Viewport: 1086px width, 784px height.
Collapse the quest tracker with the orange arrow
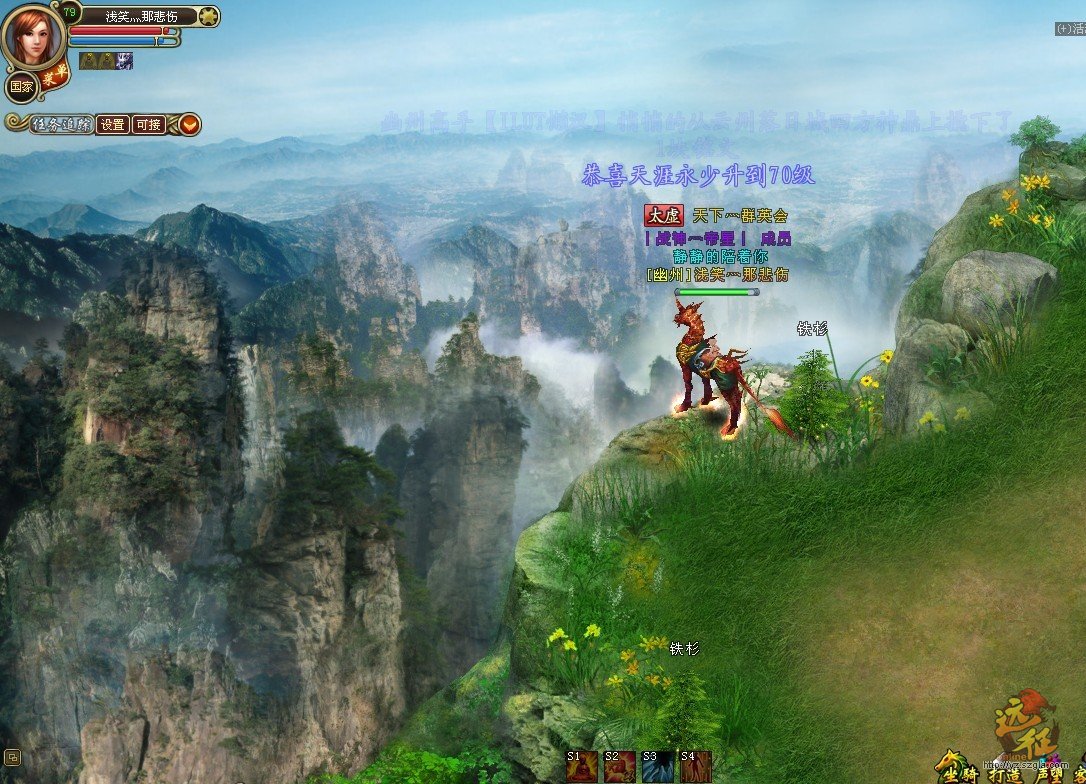point(189,125)
